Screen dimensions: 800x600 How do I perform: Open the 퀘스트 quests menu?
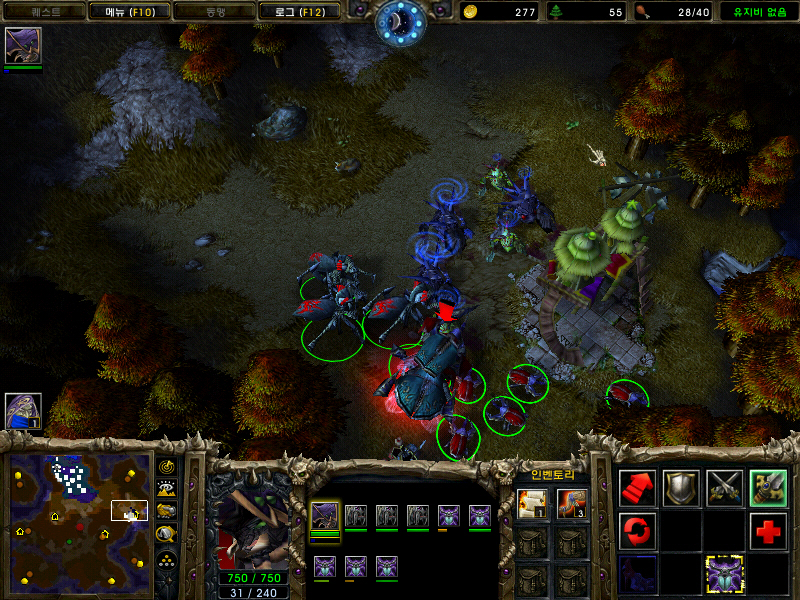pyautogui.click(x=44, y=12)
